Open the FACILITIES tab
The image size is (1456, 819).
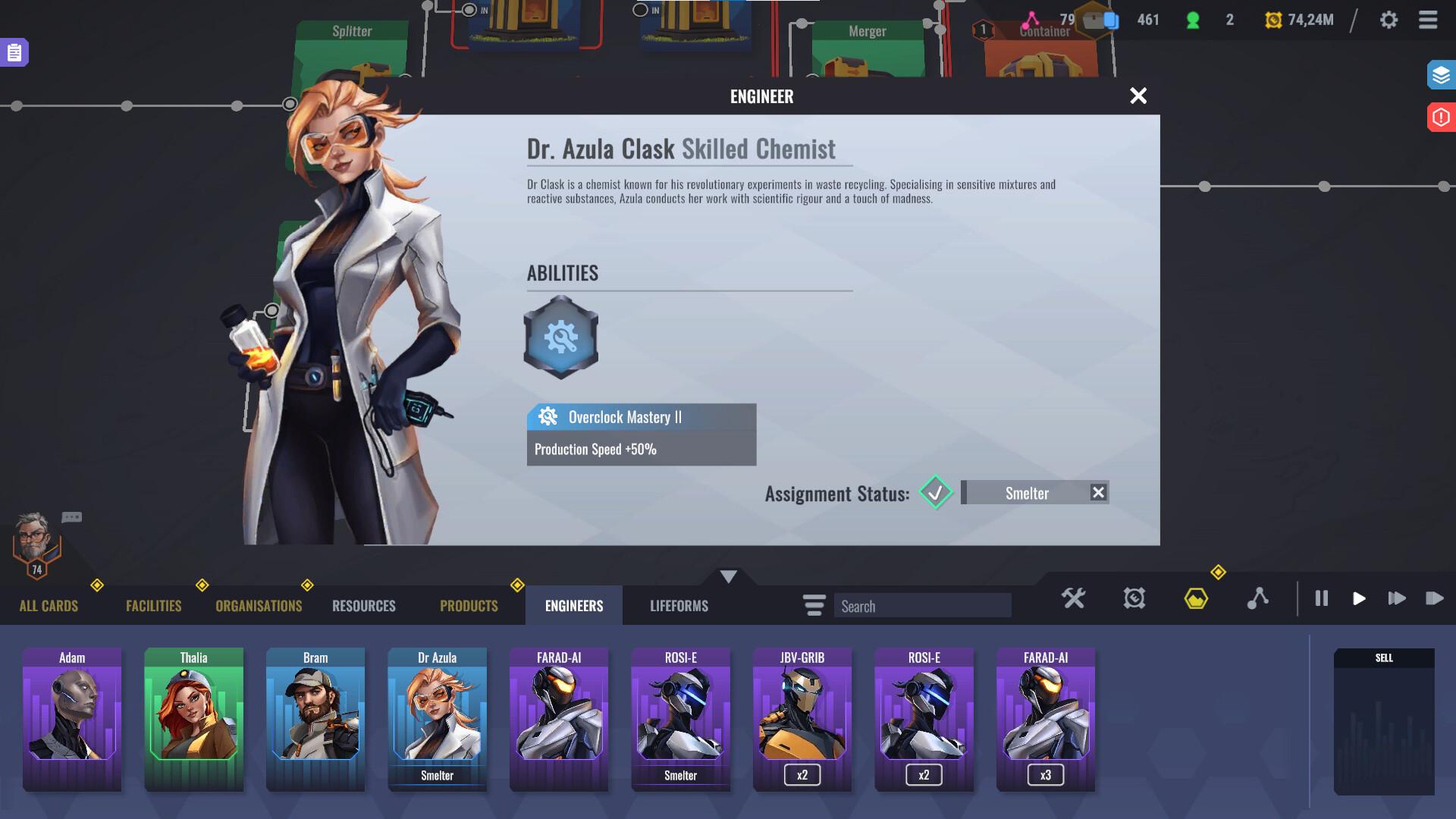pyautogui.click(x=152, y=605)
